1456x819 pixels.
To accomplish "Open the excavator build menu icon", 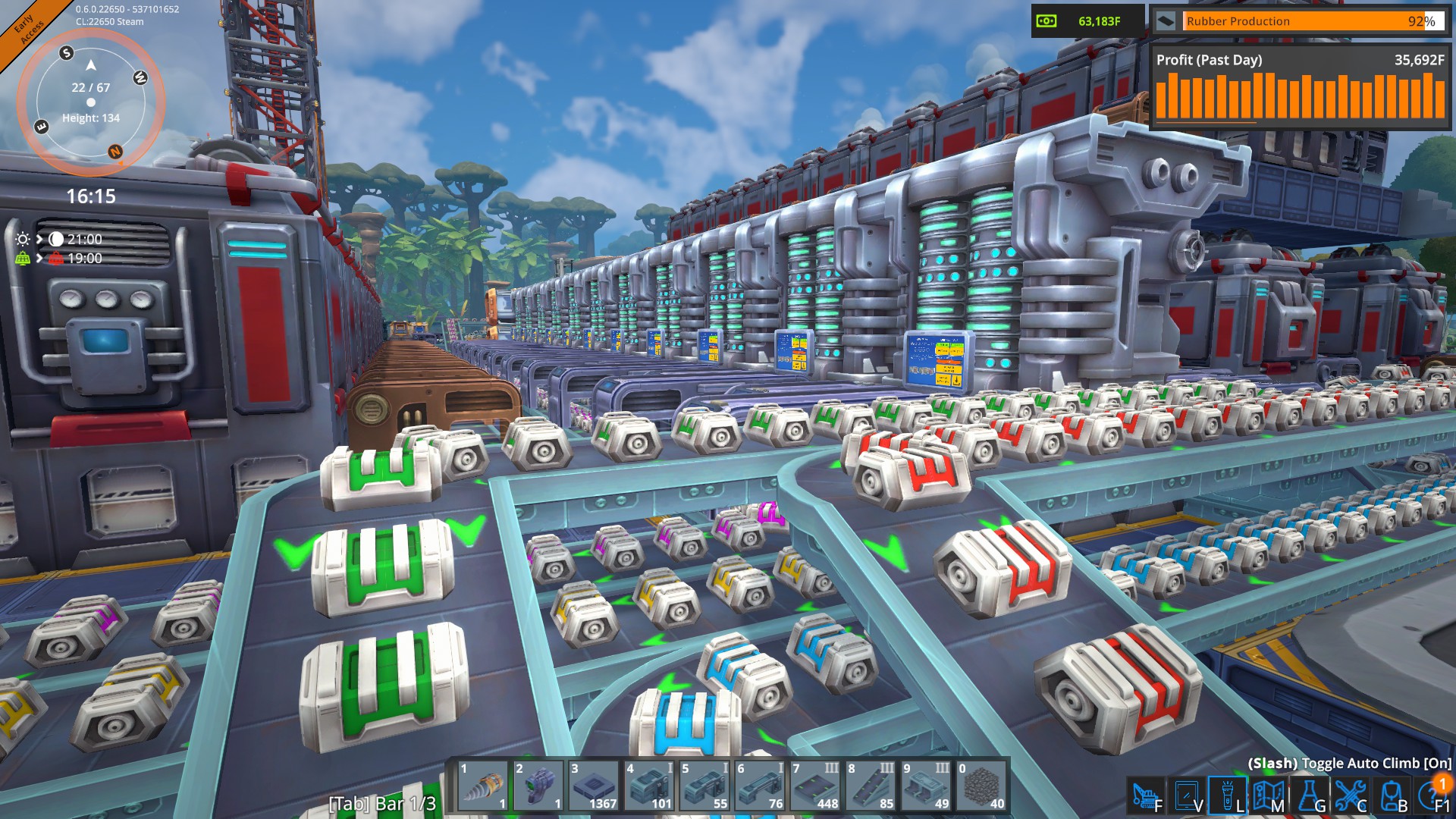I will click(x=1146, y=795).
